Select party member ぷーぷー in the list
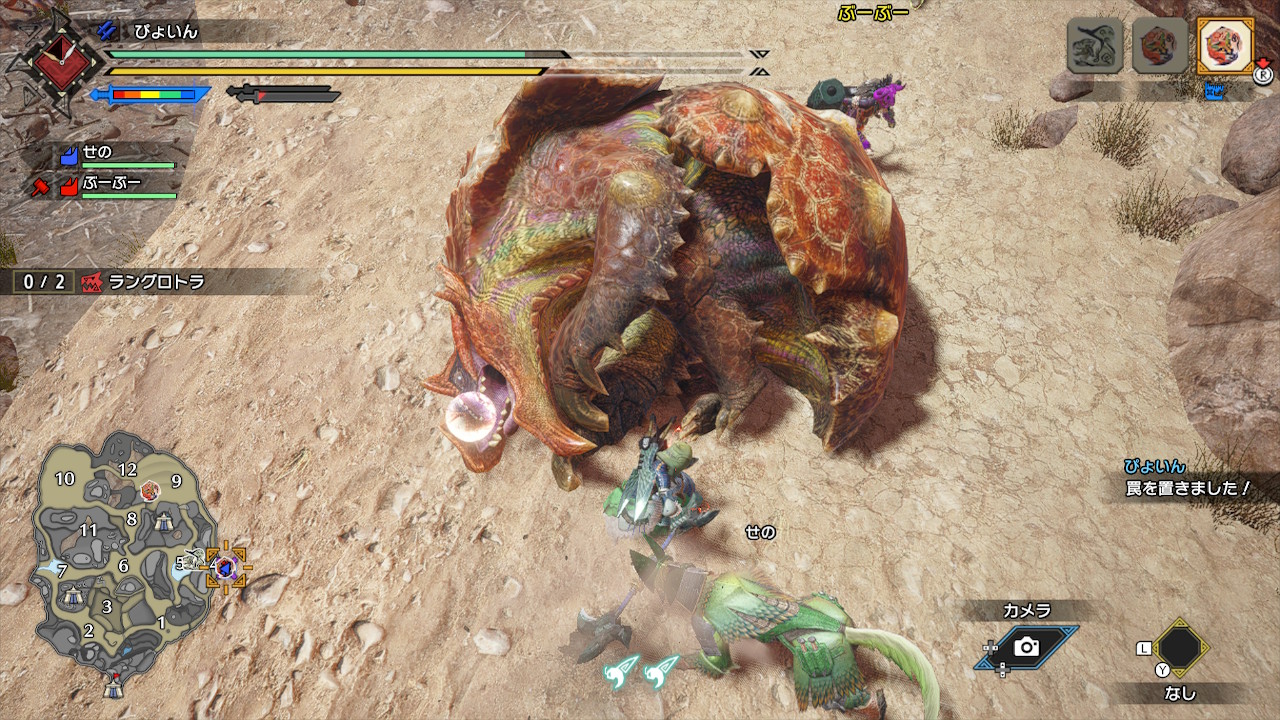The width and height of the screenshot is (1280, 720). [x=120, y=185]
